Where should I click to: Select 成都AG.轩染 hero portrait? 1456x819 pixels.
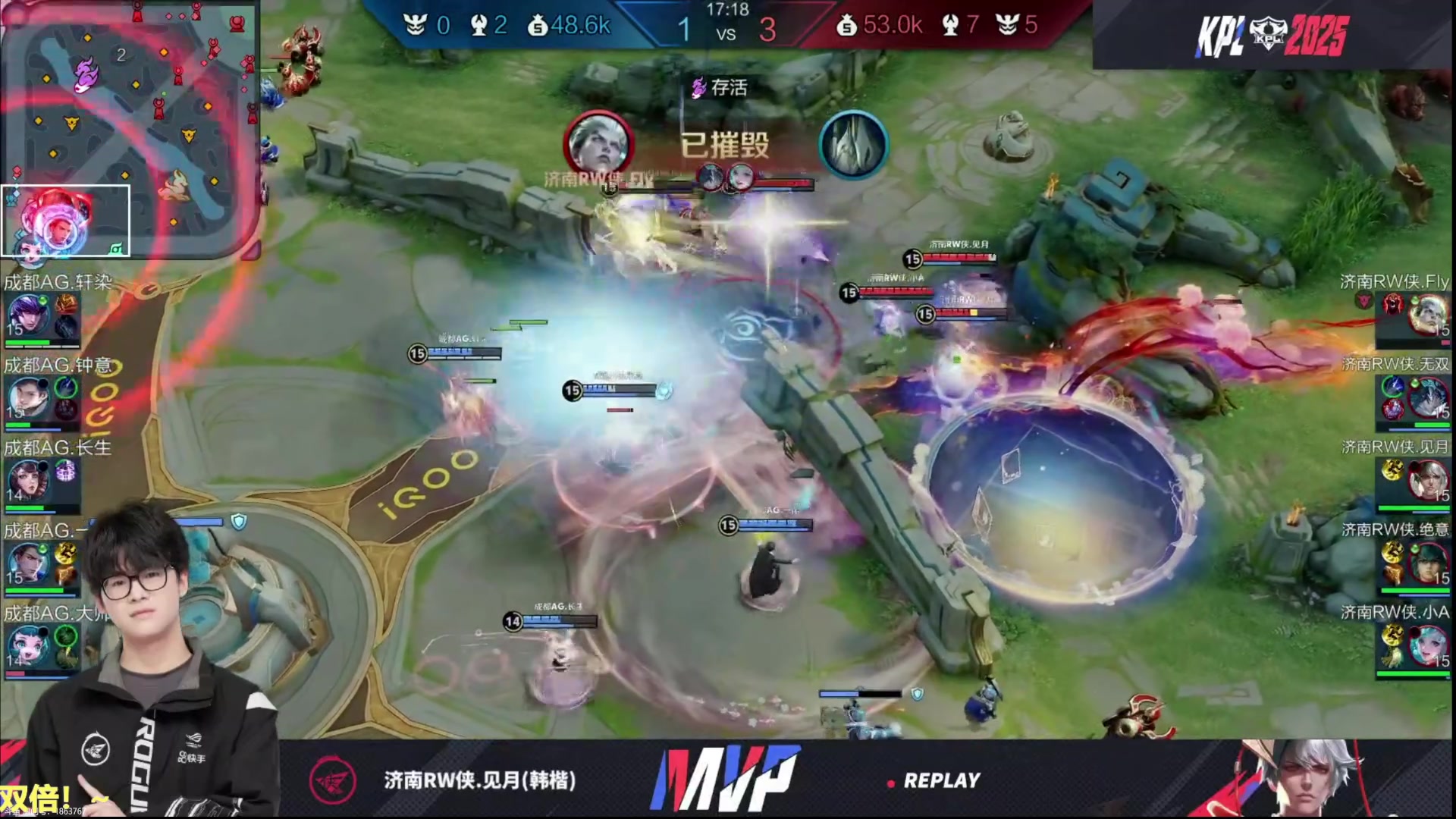click(x=29, y=315)
